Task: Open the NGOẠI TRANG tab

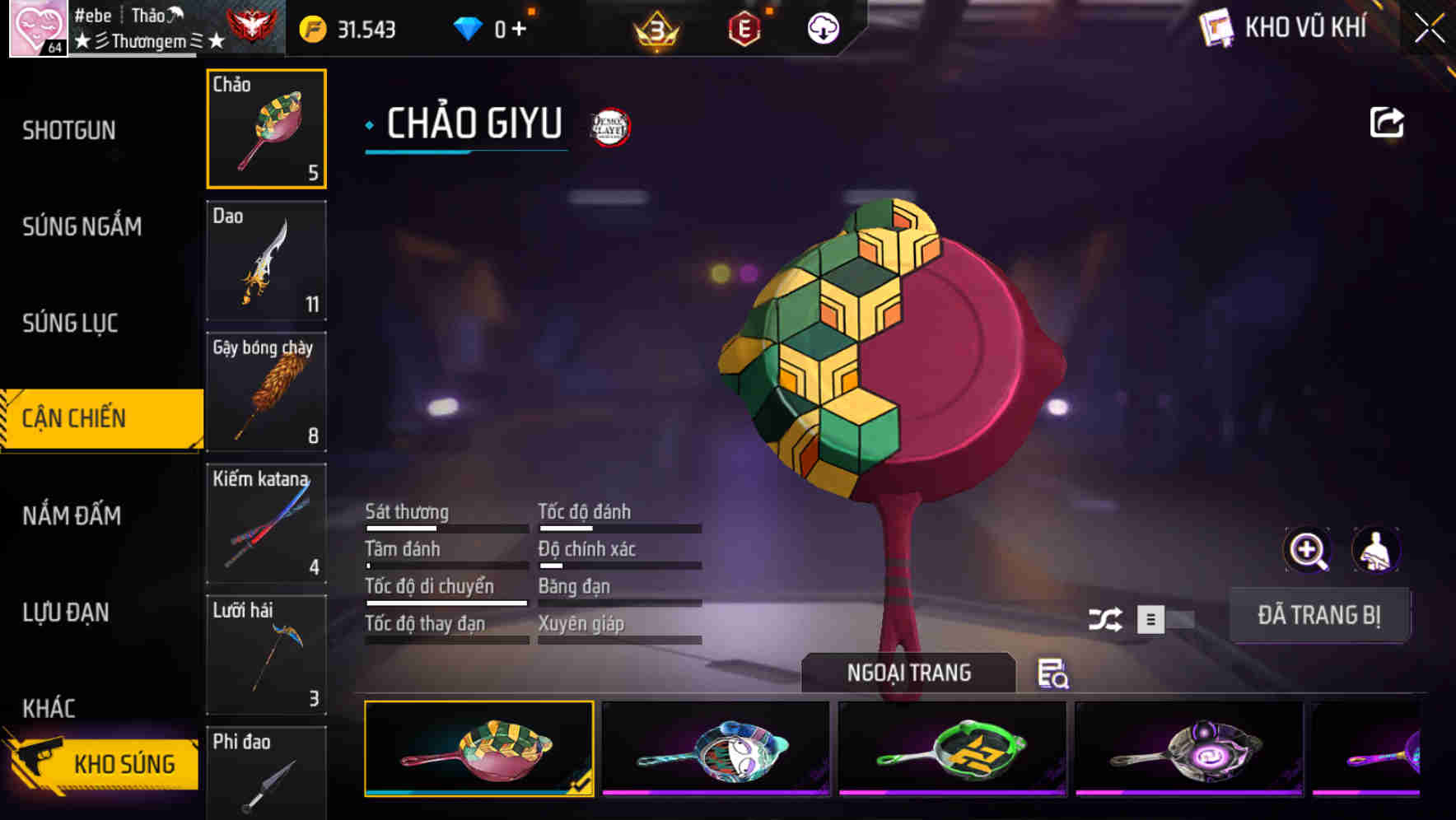Action: 908,672
